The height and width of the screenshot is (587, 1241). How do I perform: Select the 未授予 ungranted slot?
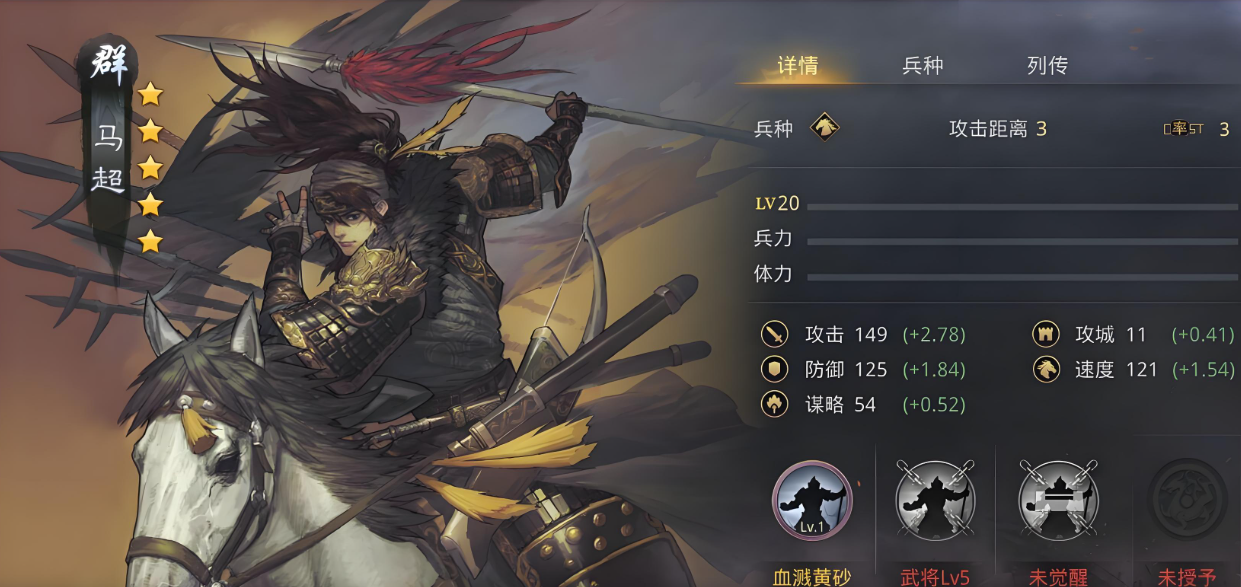1186,500
